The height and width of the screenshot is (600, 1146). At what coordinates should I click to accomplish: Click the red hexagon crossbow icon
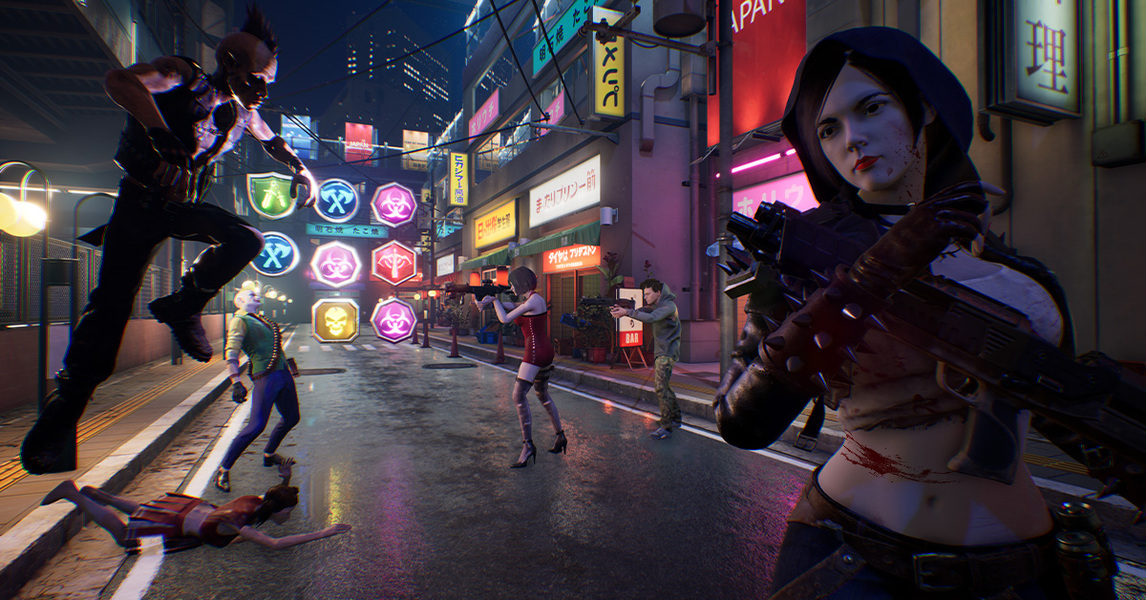pos(393,263)
